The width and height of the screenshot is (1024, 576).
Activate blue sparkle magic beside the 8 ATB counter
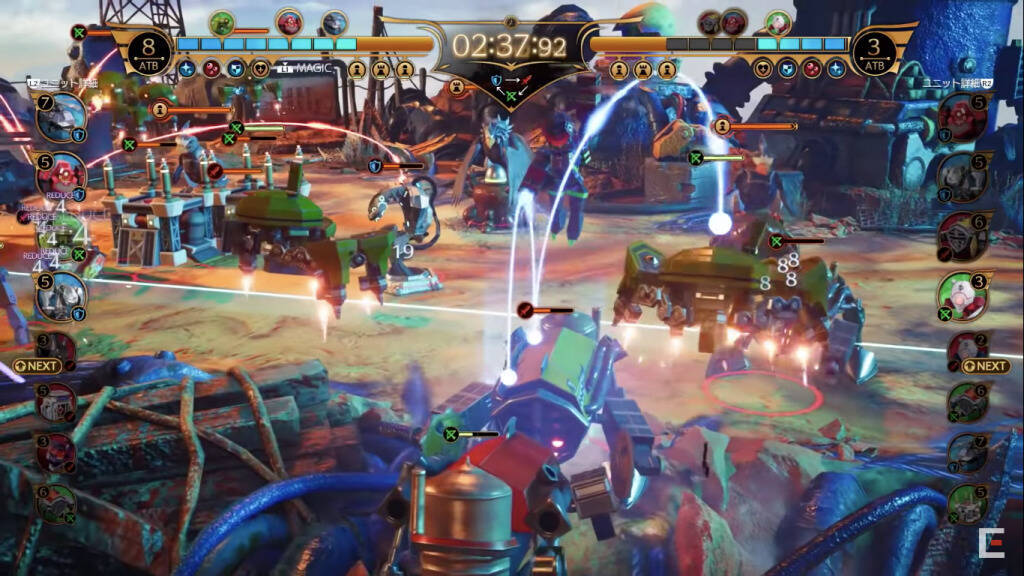point(187,69)
